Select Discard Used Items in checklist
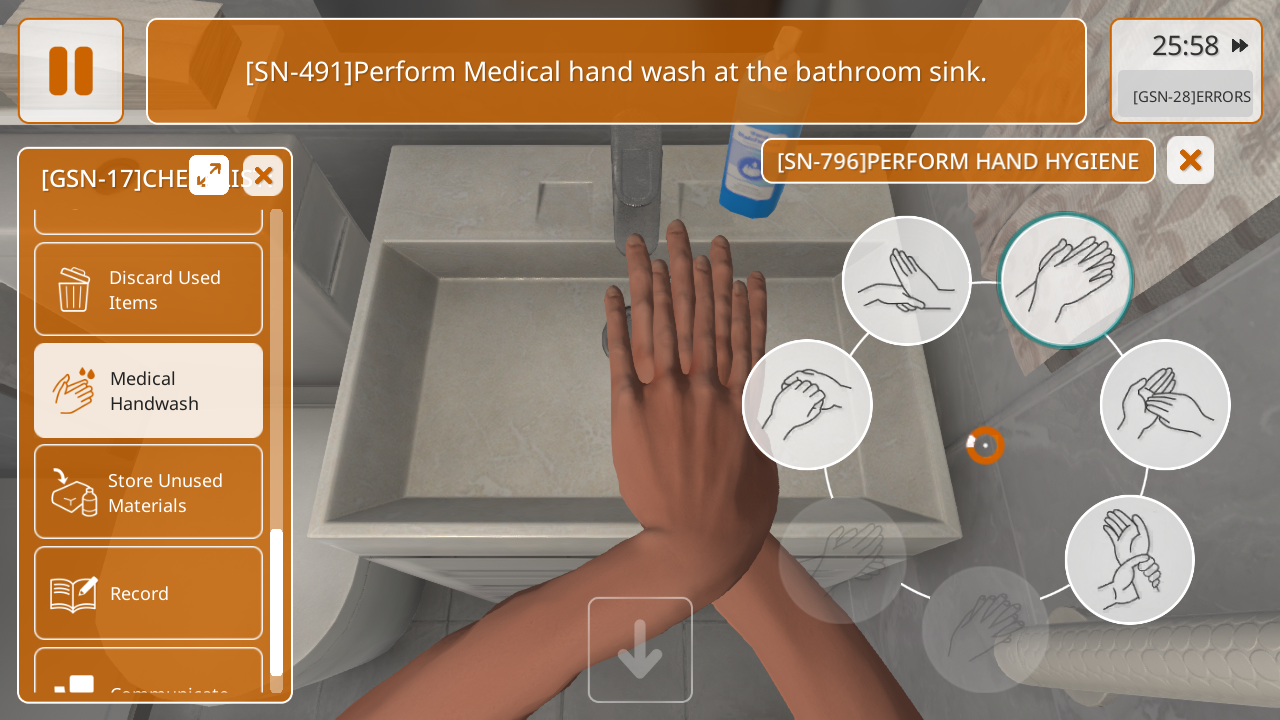Image resolution: width=1280 pixels, height=720 pixels. click(148, 289)
